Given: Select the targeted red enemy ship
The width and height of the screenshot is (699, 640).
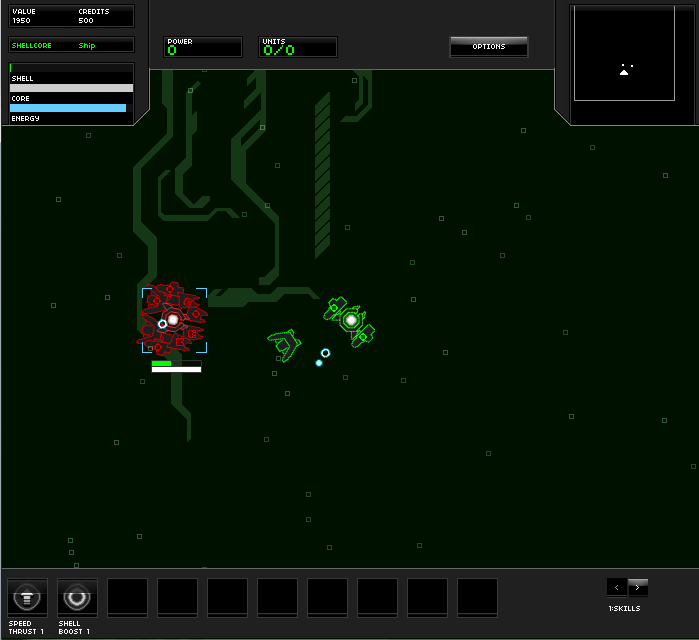Looking at the screenshot, I should (x=173, y=320).
